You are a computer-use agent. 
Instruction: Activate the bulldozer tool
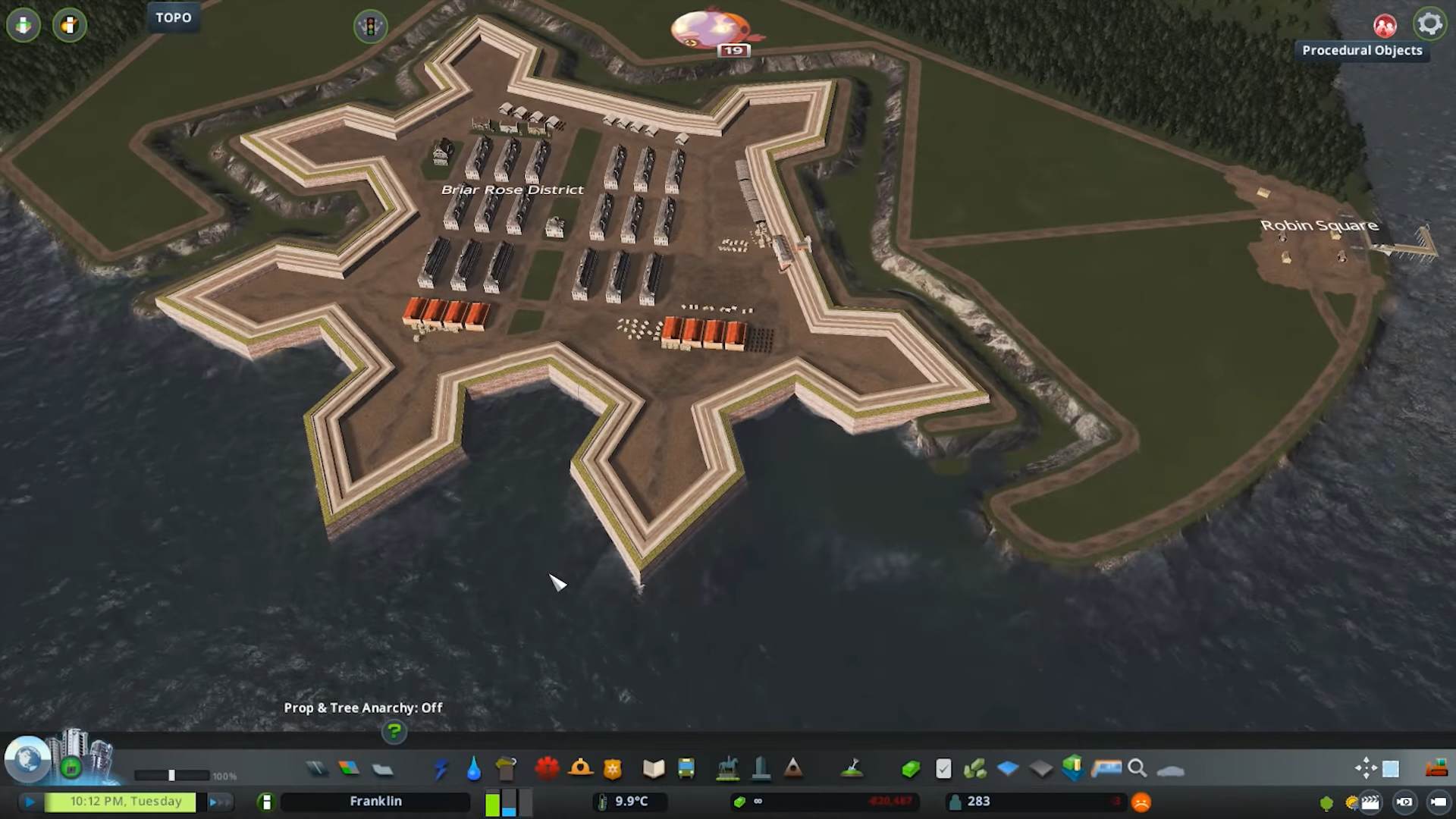pos(1436,768)
